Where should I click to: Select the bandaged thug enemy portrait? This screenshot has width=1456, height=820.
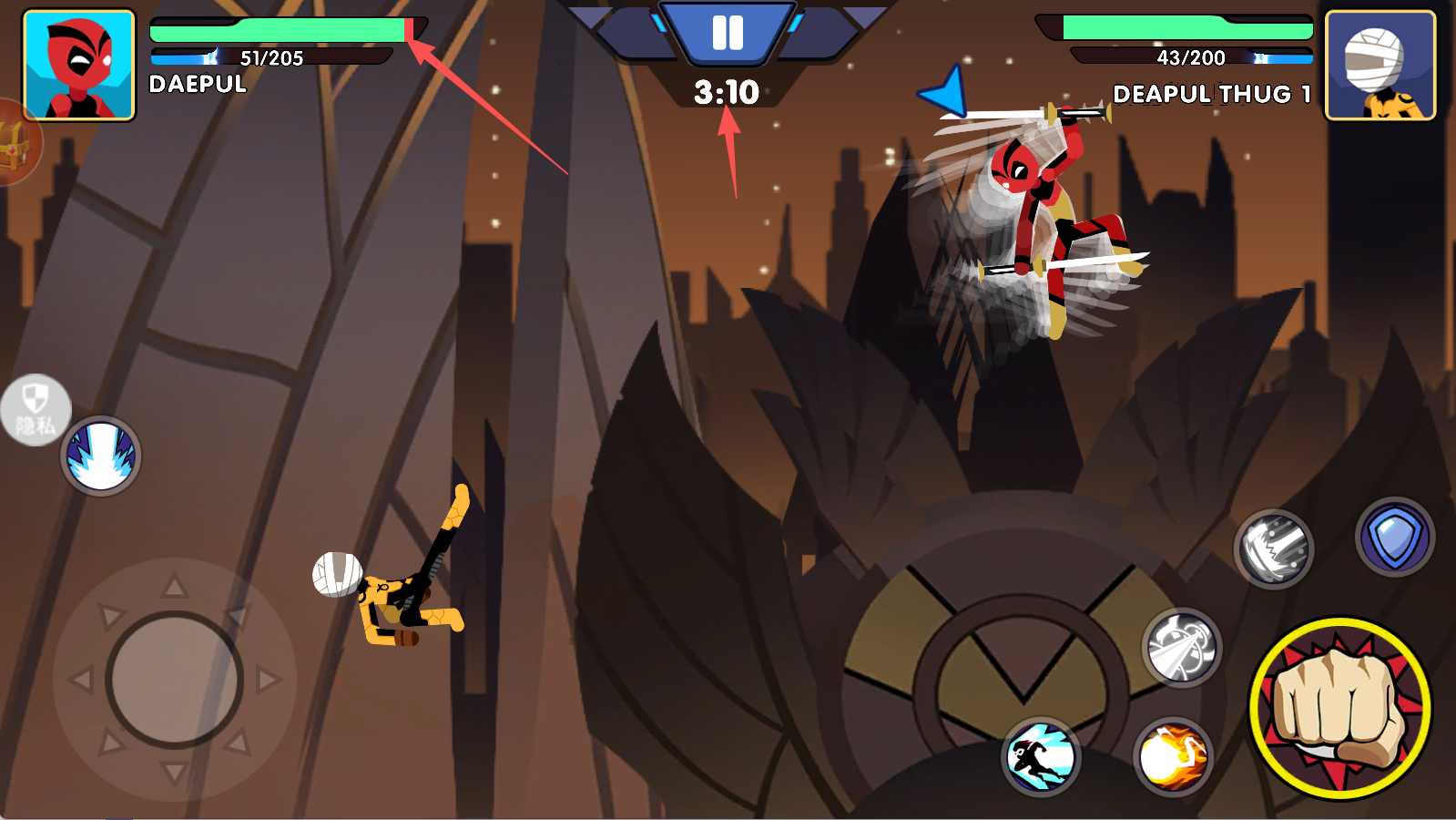(1380, 66)
